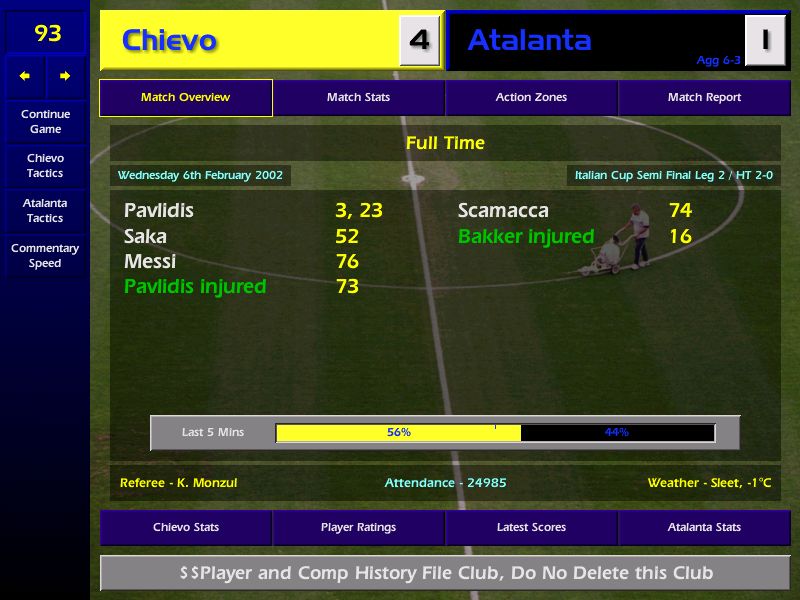Image resolution: width=800 pixels, height=600 pixels.
Task: Switch to the Match Stats tab
Action: [x=358, y=98]
